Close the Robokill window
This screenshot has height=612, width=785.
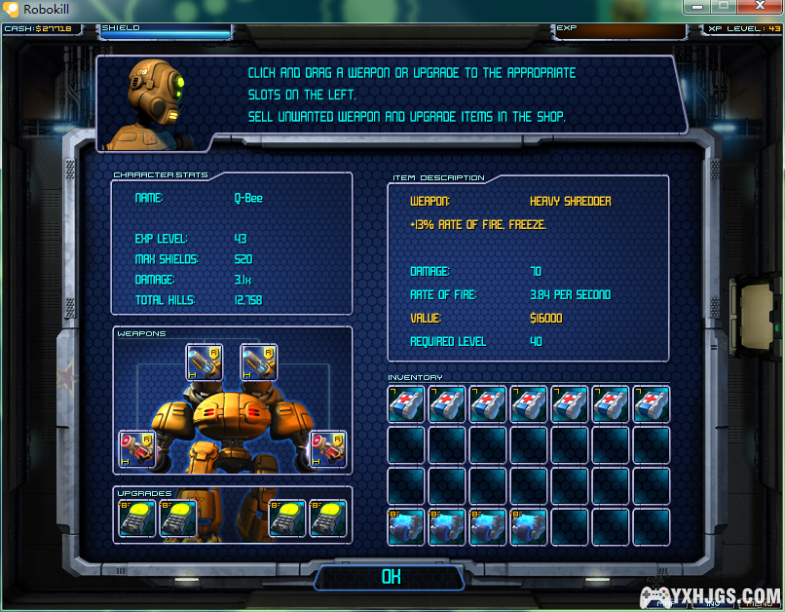(x=759, y=7)
